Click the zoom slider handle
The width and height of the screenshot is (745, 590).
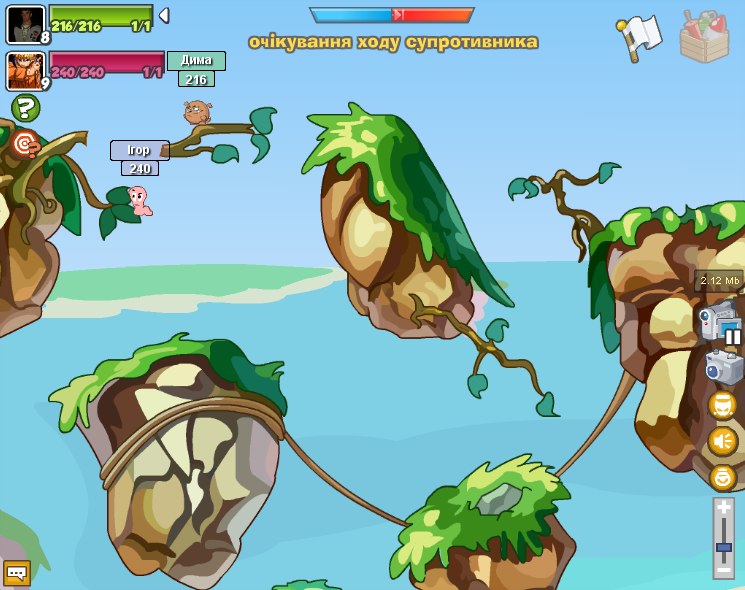click(x=724, y=547)
